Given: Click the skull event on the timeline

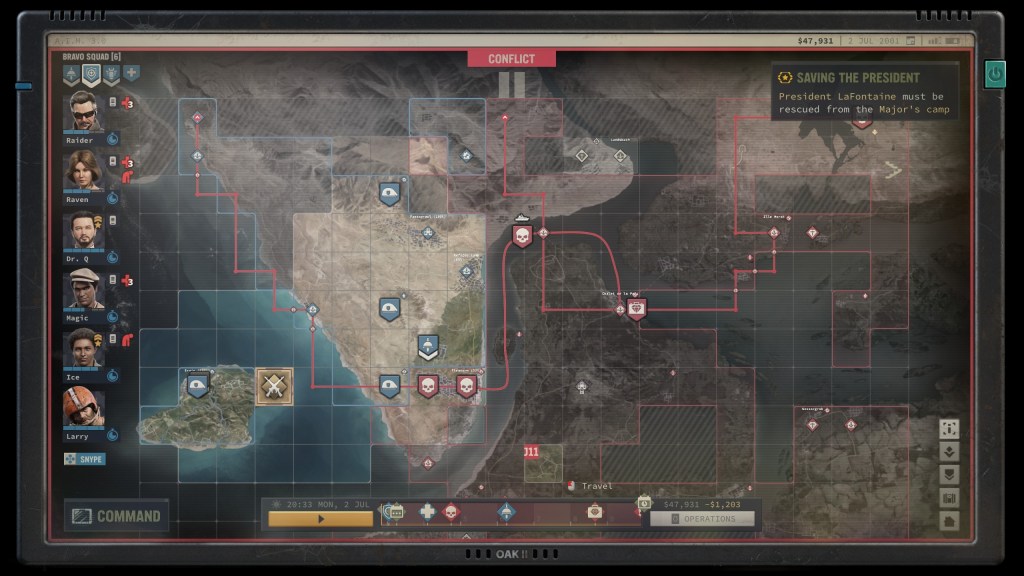Looking at the screenshot, I should pyautogui.click(x=450, y=512).
